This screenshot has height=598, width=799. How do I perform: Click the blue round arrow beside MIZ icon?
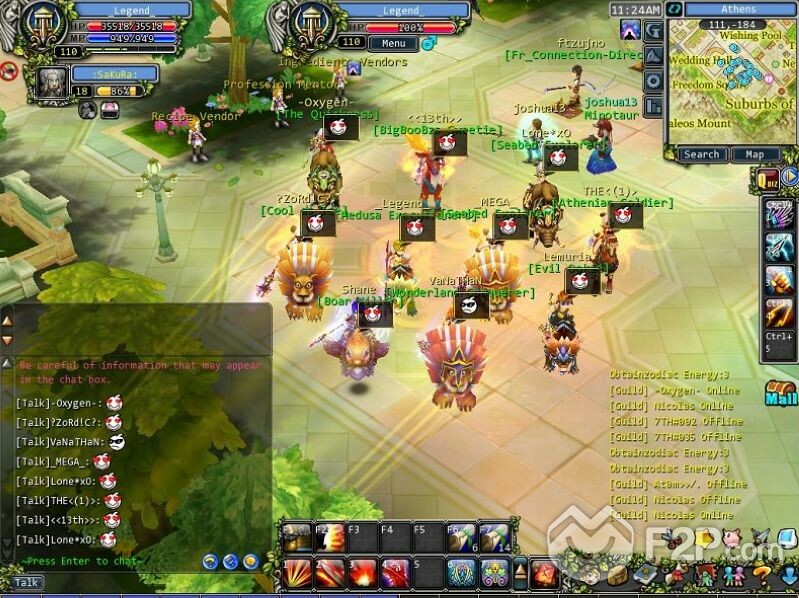point(790,177)
